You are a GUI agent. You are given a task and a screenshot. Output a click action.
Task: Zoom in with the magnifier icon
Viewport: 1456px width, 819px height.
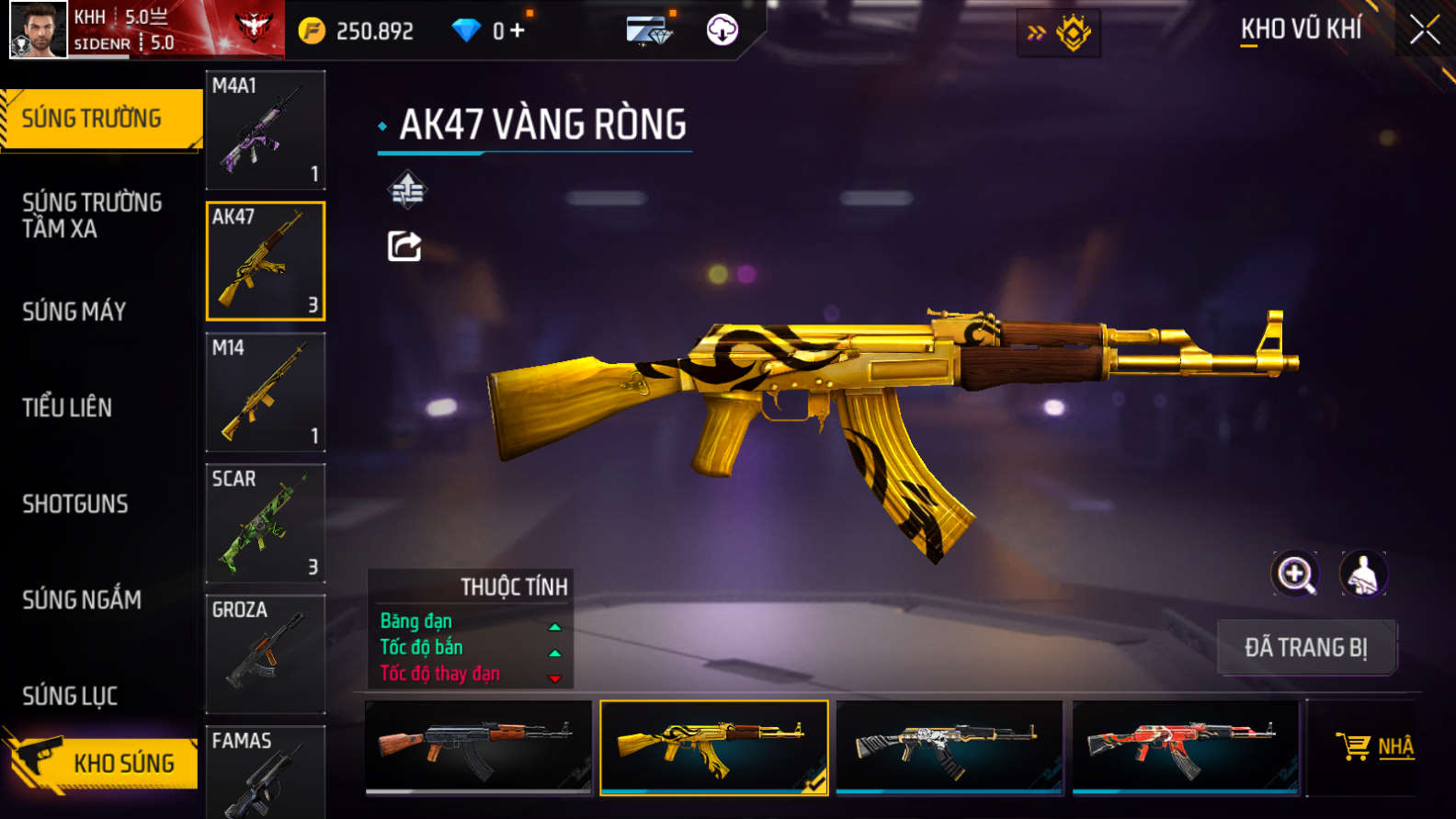pos(1295,574)
